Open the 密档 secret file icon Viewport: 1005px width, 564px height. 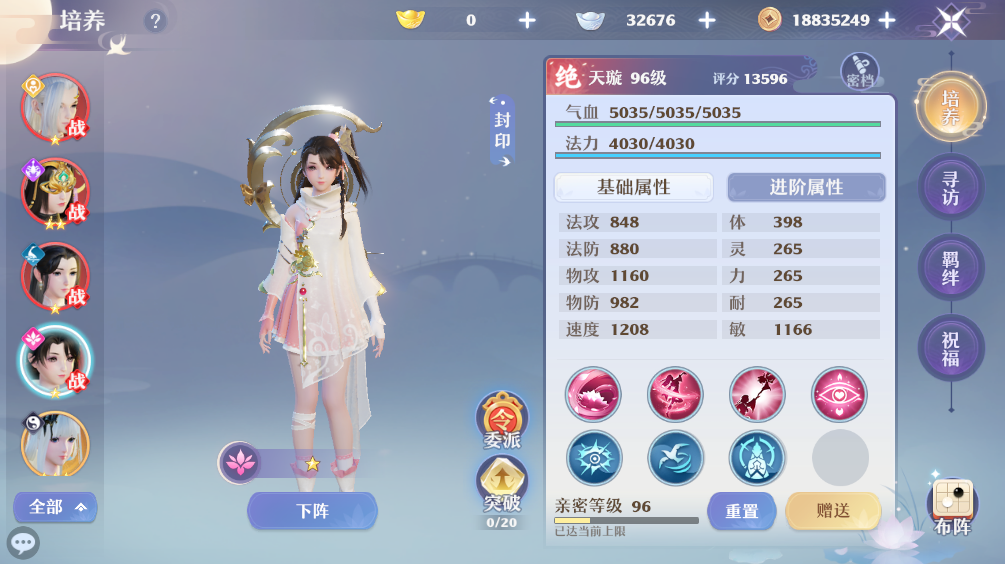(x=859, y=70)
